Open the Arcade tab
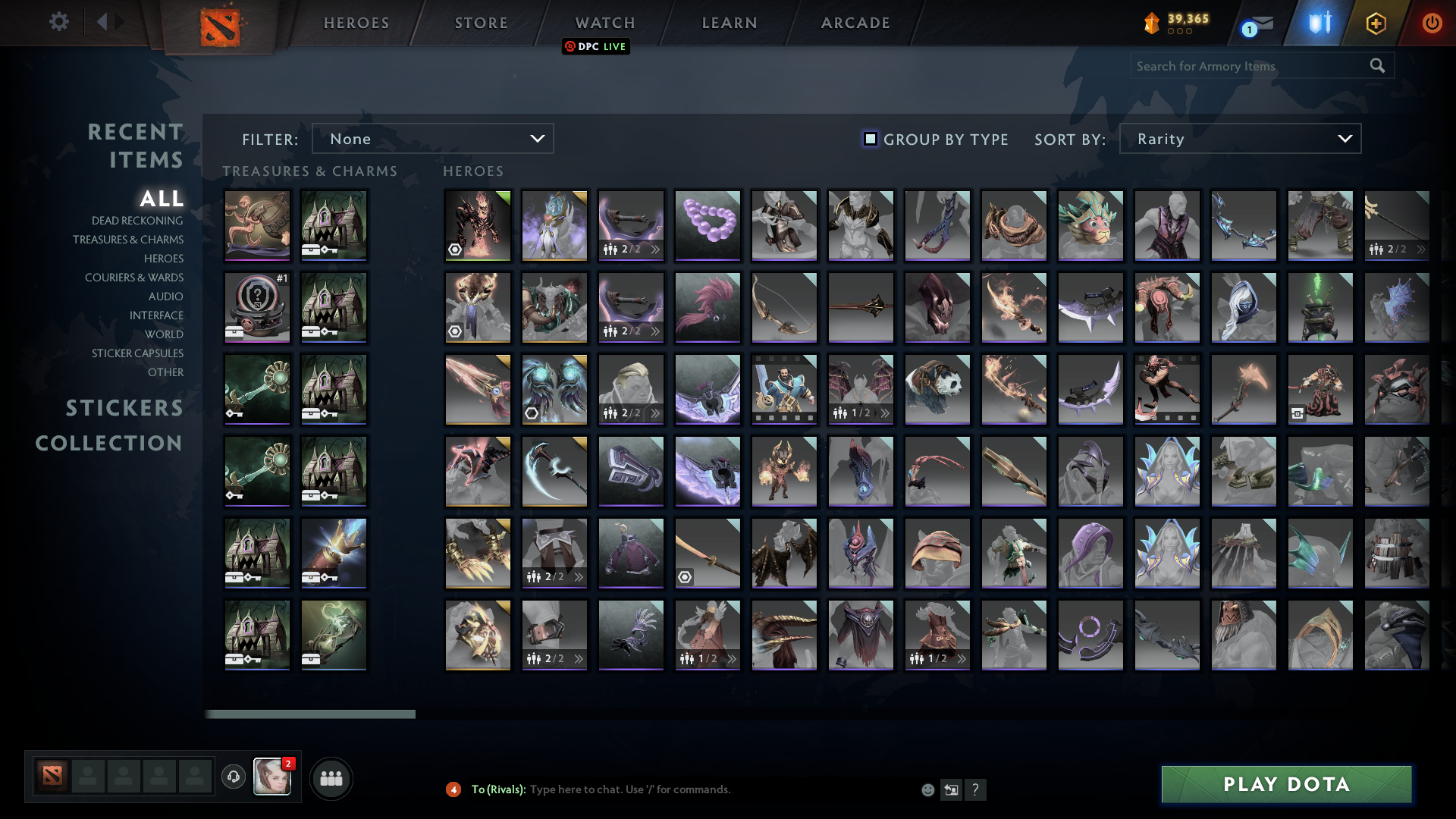This screenshot has width=1456, height=819. click(x=854, y=23)
